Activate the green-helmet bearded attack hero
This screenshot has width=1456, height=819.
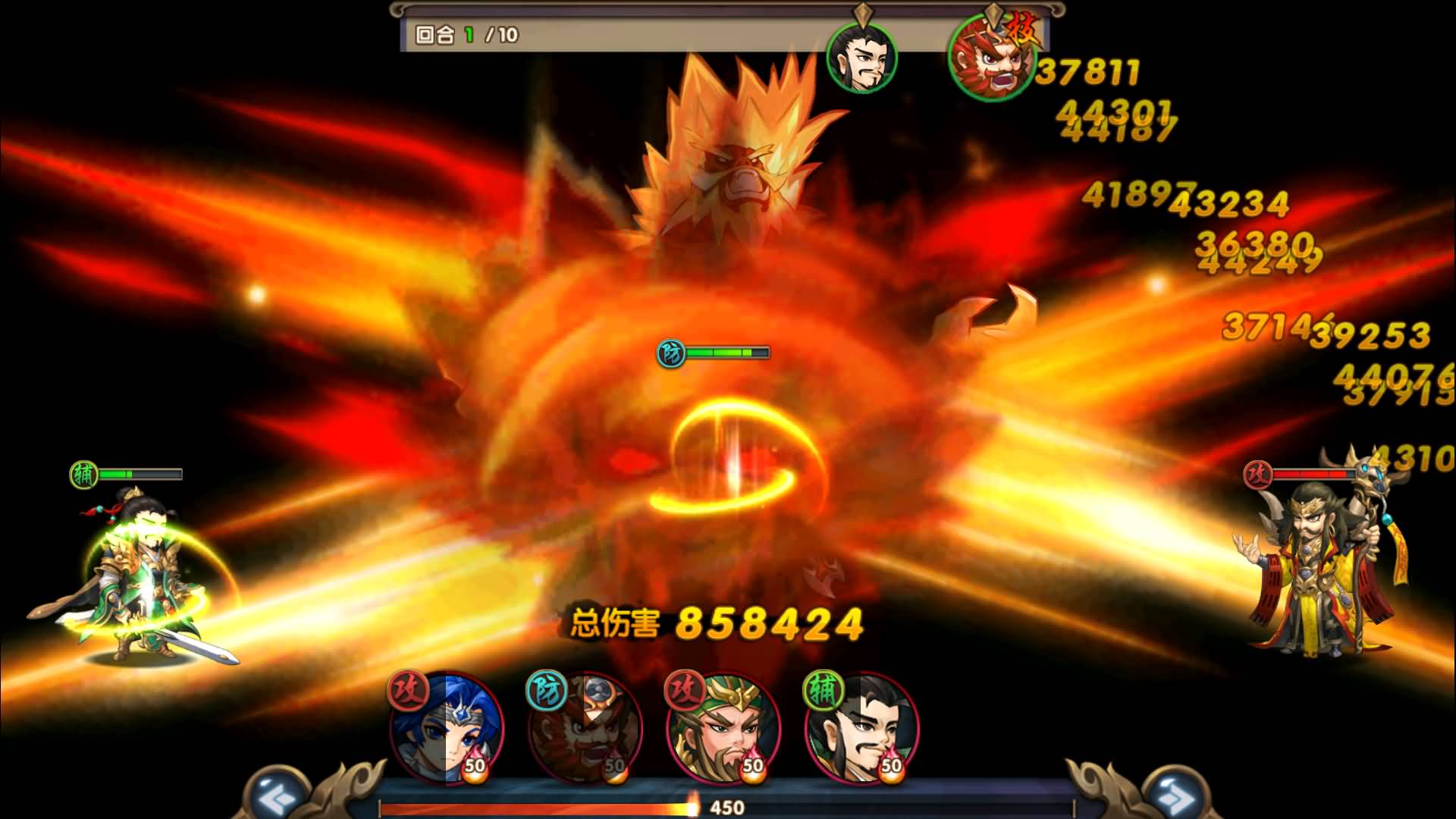[723, 730]
